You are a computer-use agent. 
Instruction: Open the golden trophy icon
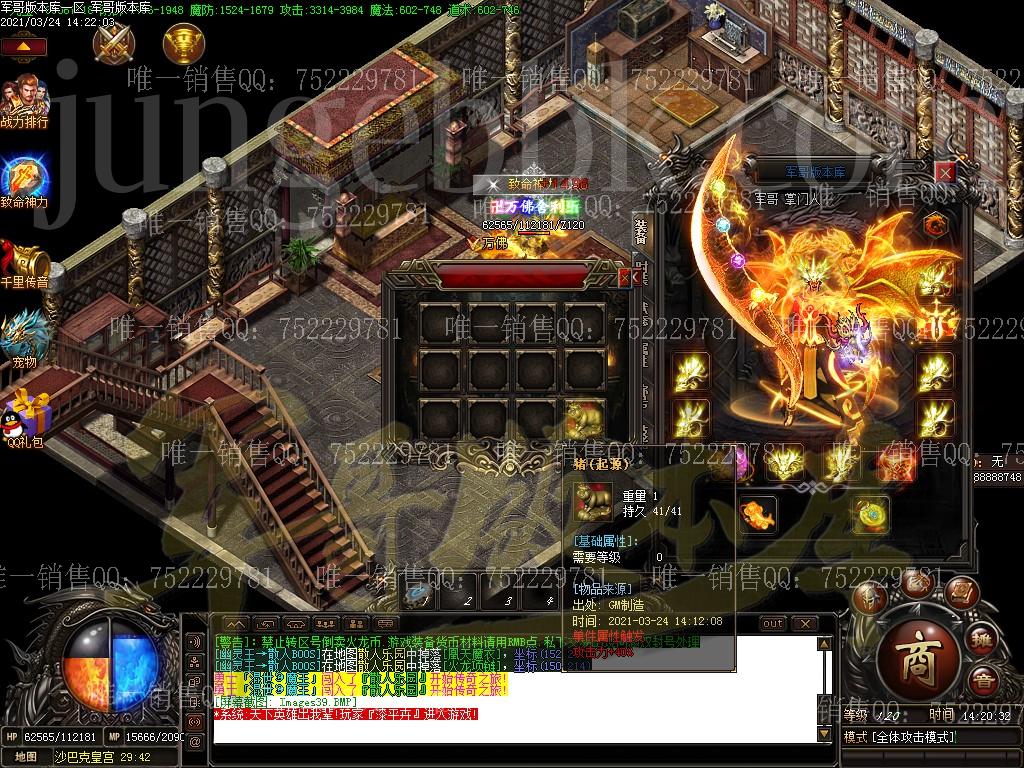[183, 43]
